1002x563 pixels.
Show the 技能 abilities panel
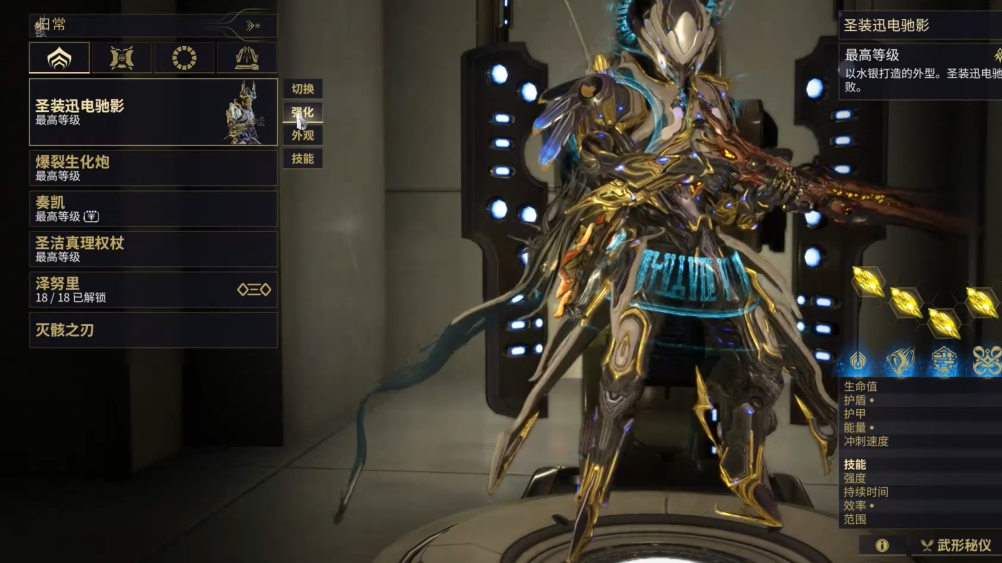tap(302, 158)
